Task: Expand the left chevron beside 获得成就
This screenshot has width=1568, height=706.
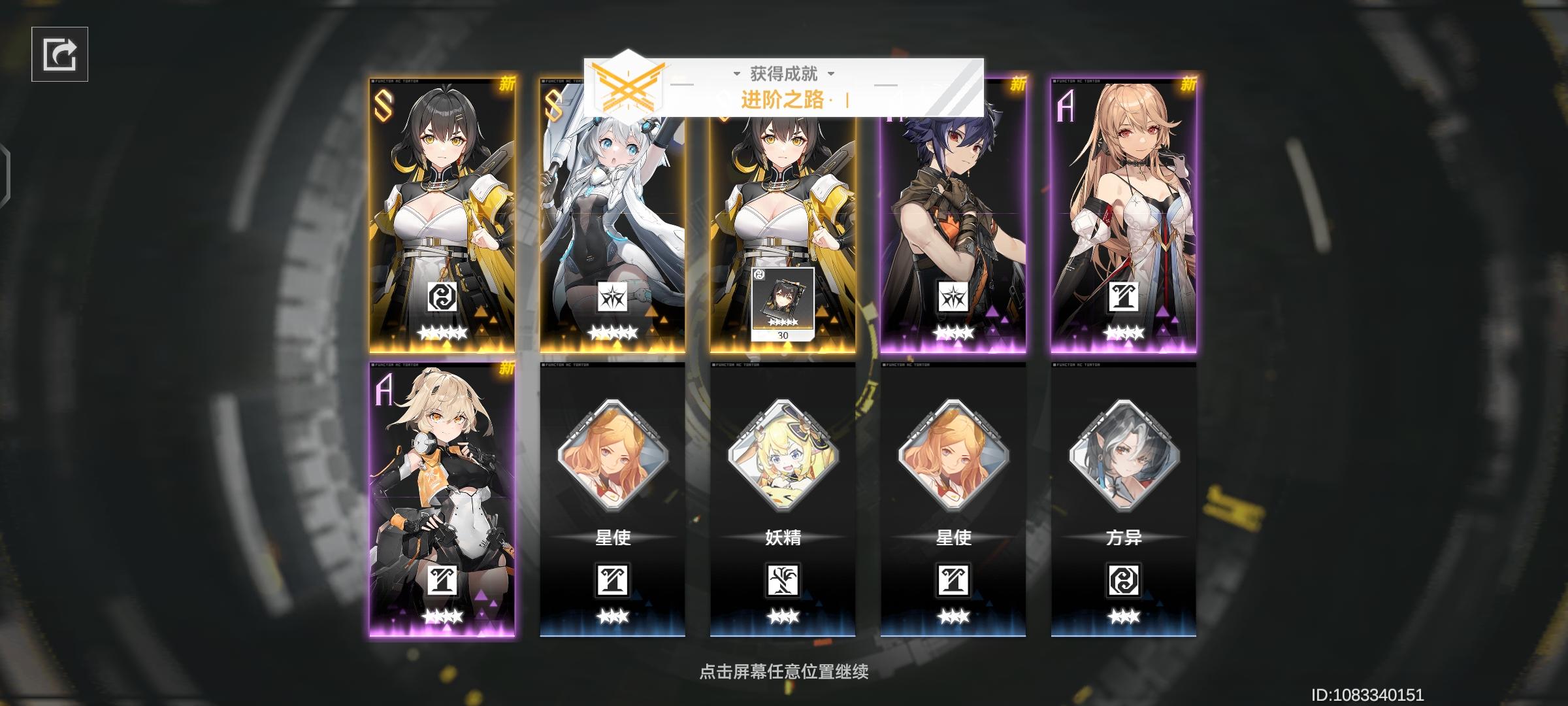Action: [x=736, y=73]
